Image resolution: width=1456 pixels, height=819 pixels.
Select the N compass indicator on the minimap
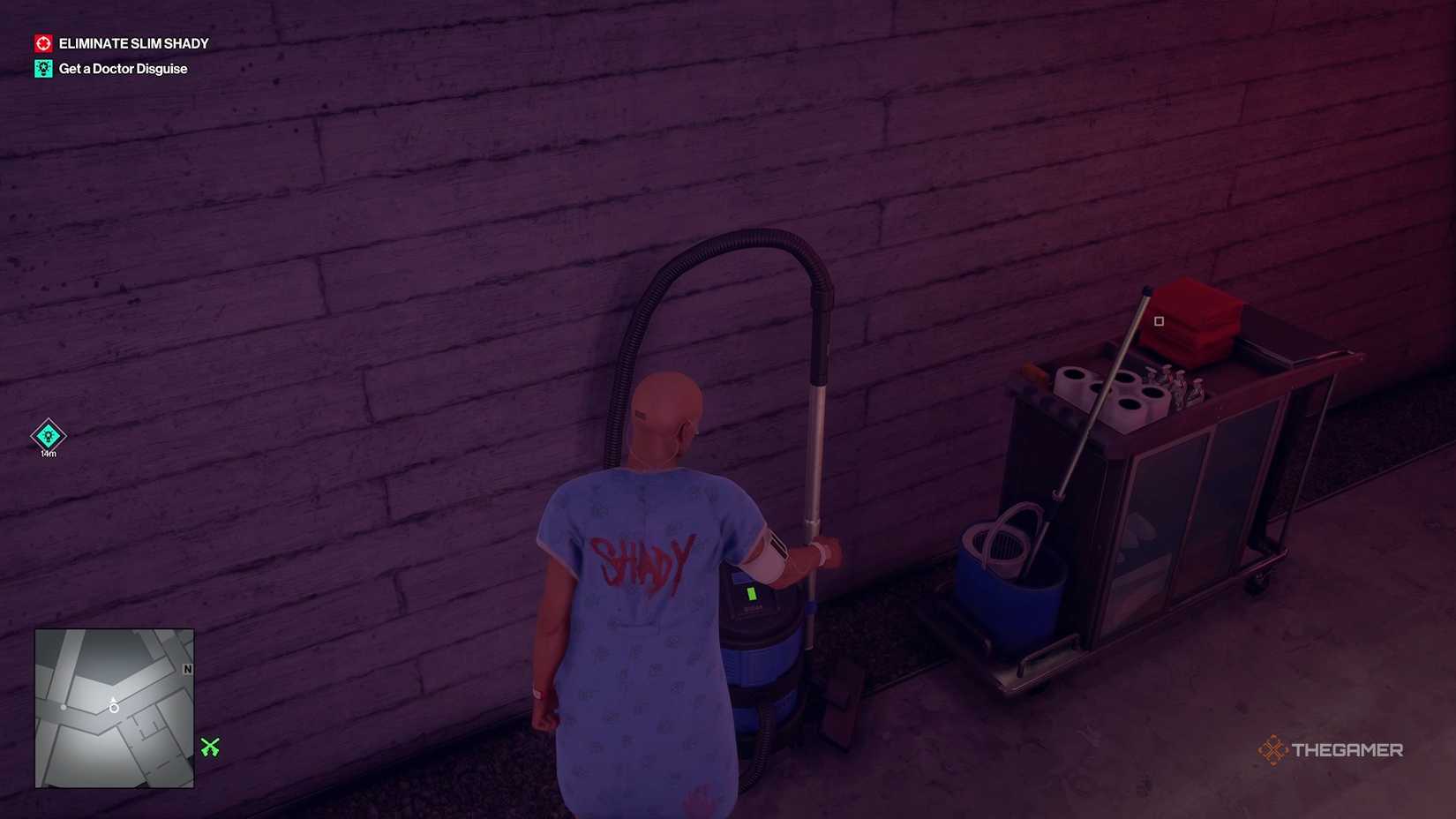[x=187, y=669]
